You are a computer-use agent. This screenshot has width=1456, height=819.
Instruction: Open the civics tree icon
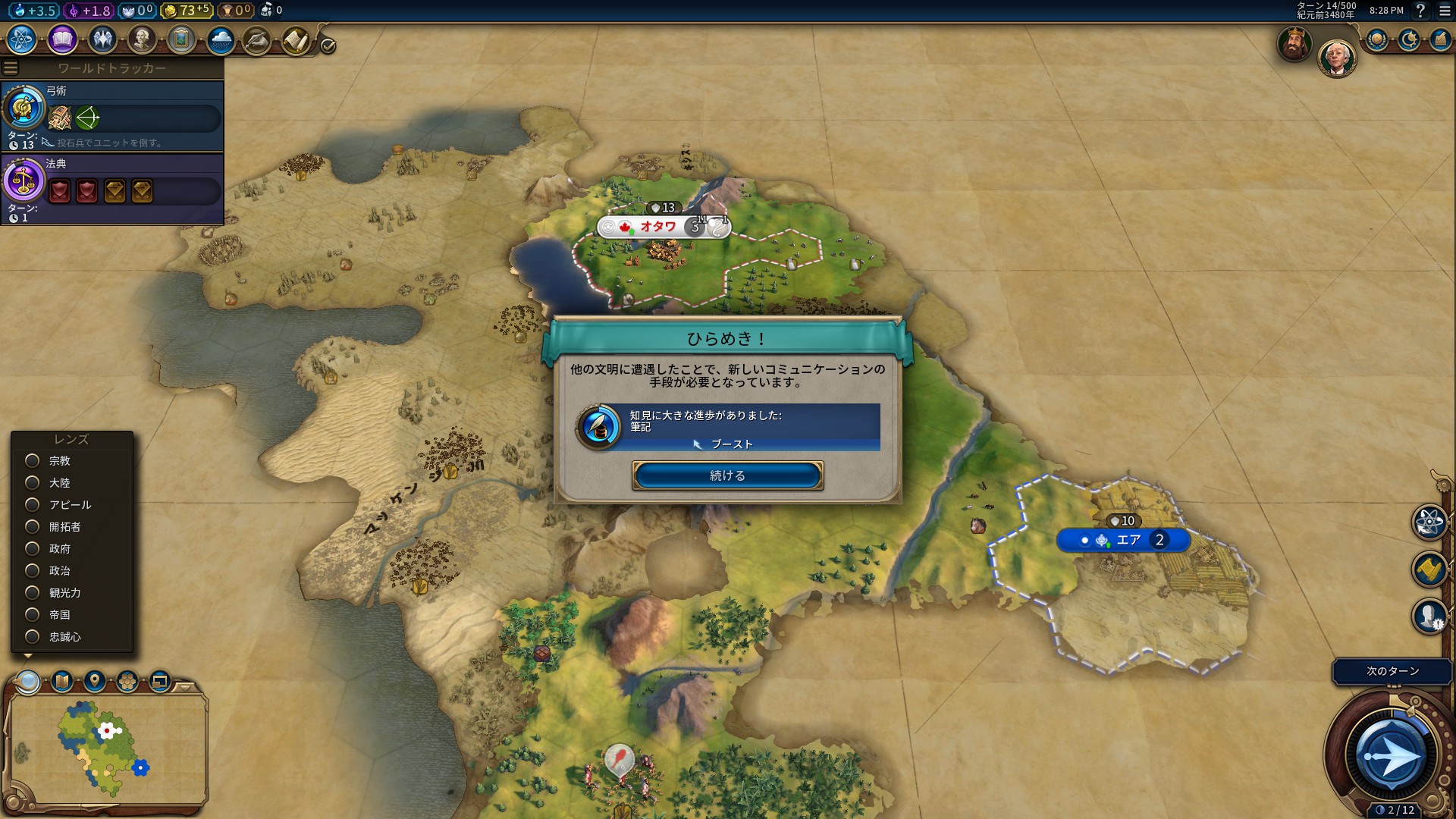pos(62,39)
